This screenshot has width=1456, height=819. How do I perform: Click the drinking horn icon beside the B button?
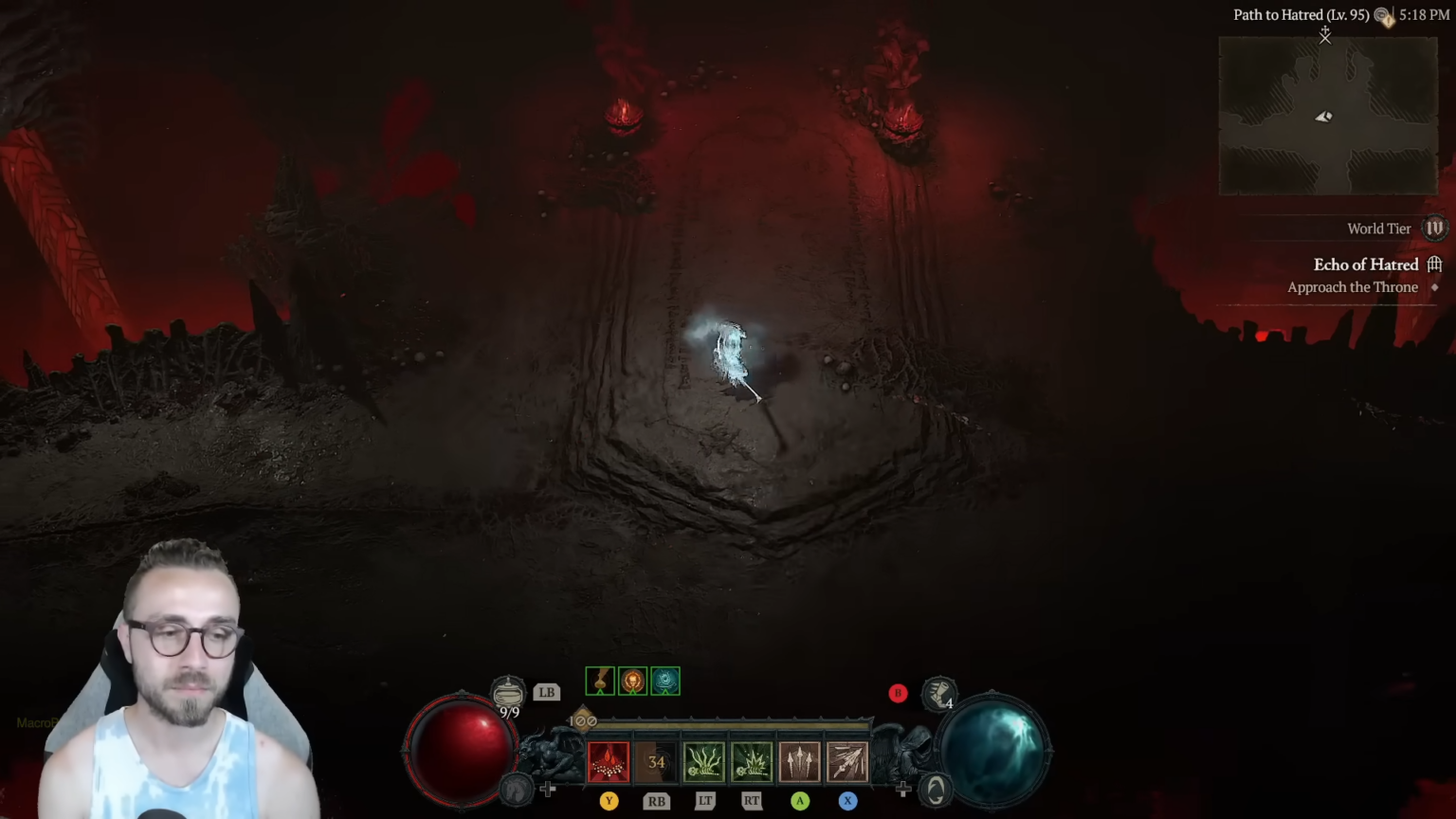(939, 695)
